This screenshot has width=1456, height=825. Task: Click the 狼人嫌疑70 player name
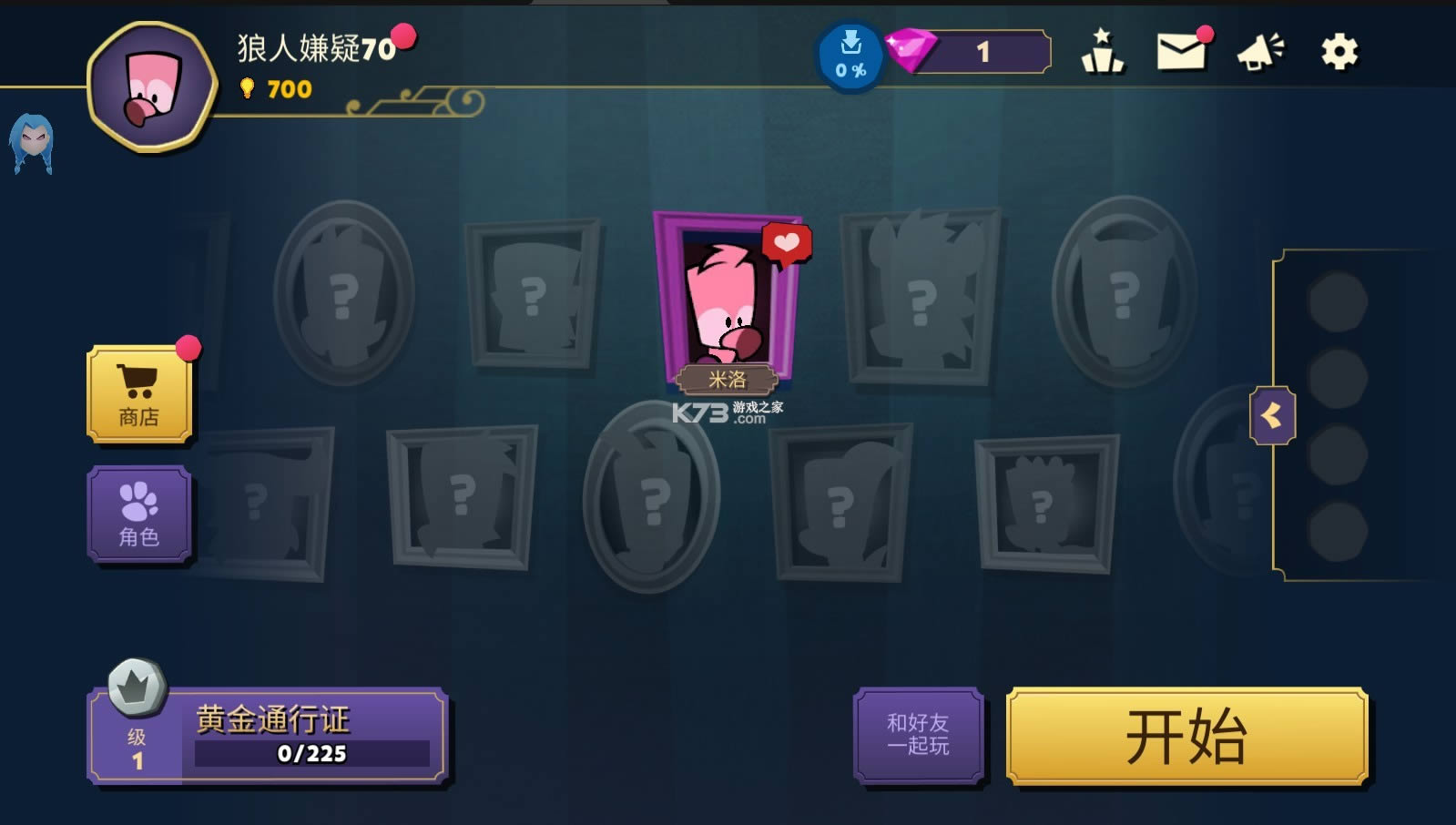click(314, 46)
